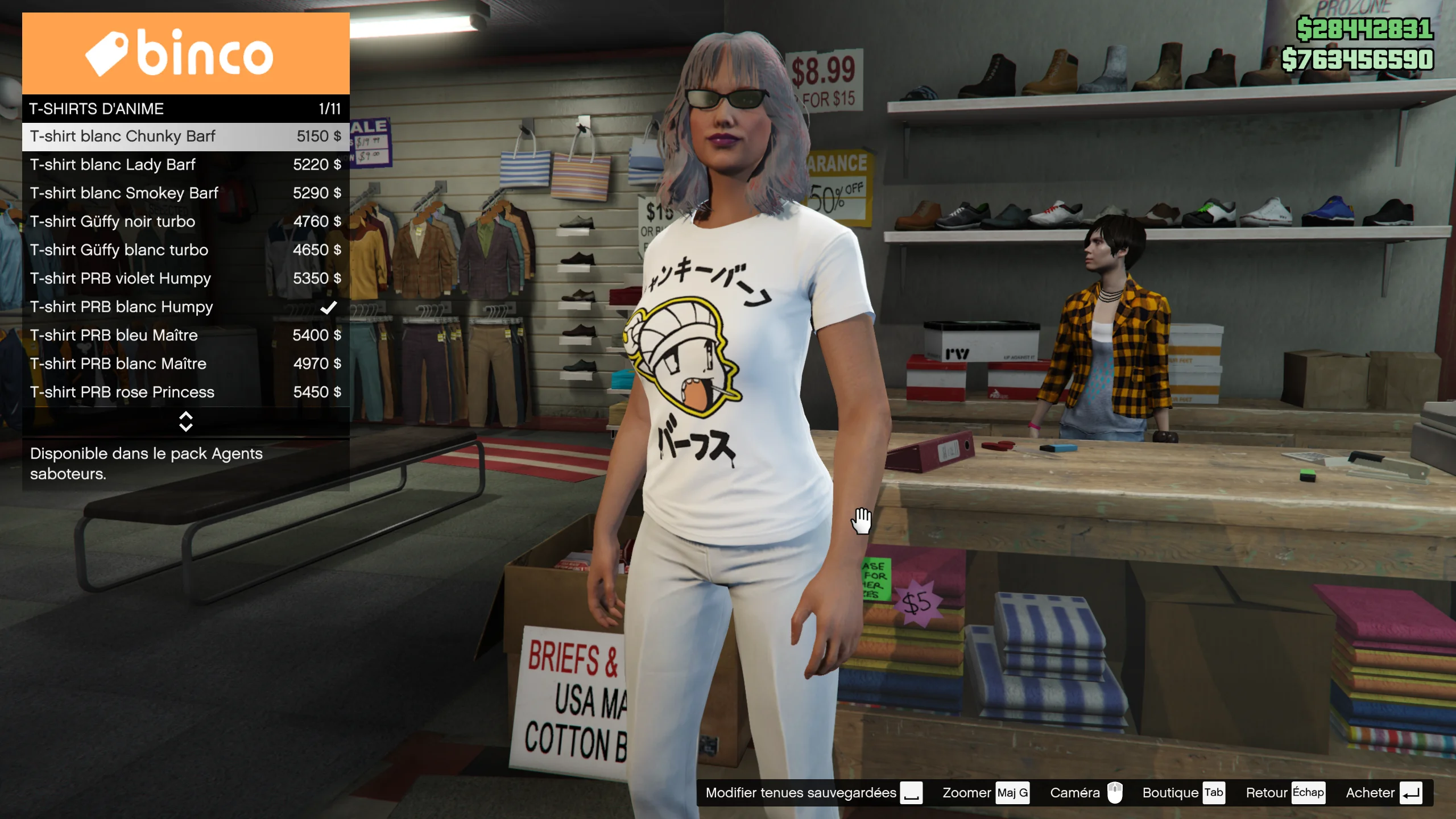Select T-shirt blanc Chunky Barf
Image resolution: width=1456 pixels, height=819 pixels.
[185, 136]
